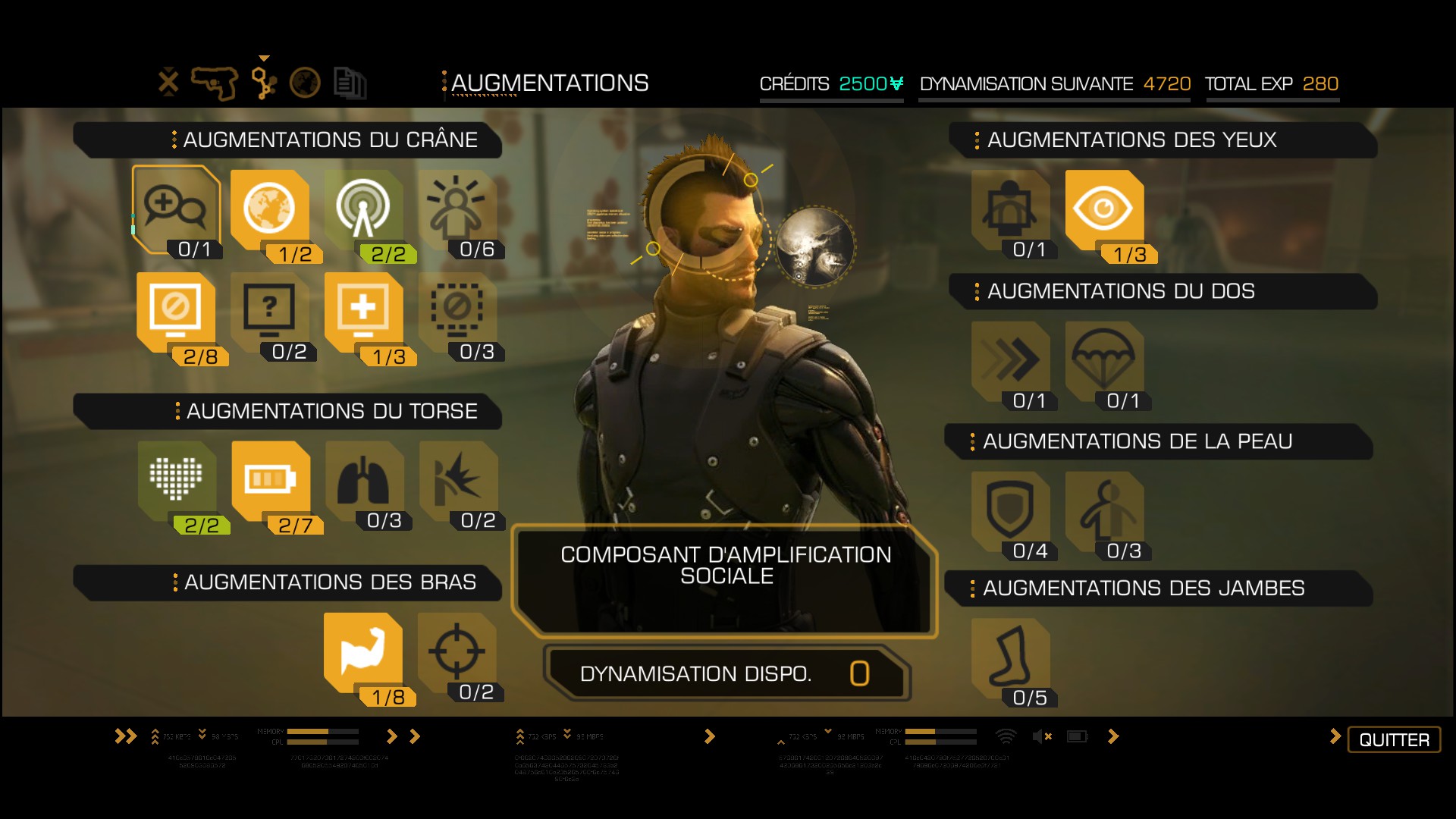Pick the crosshair aim augmentation

(457, 651)
